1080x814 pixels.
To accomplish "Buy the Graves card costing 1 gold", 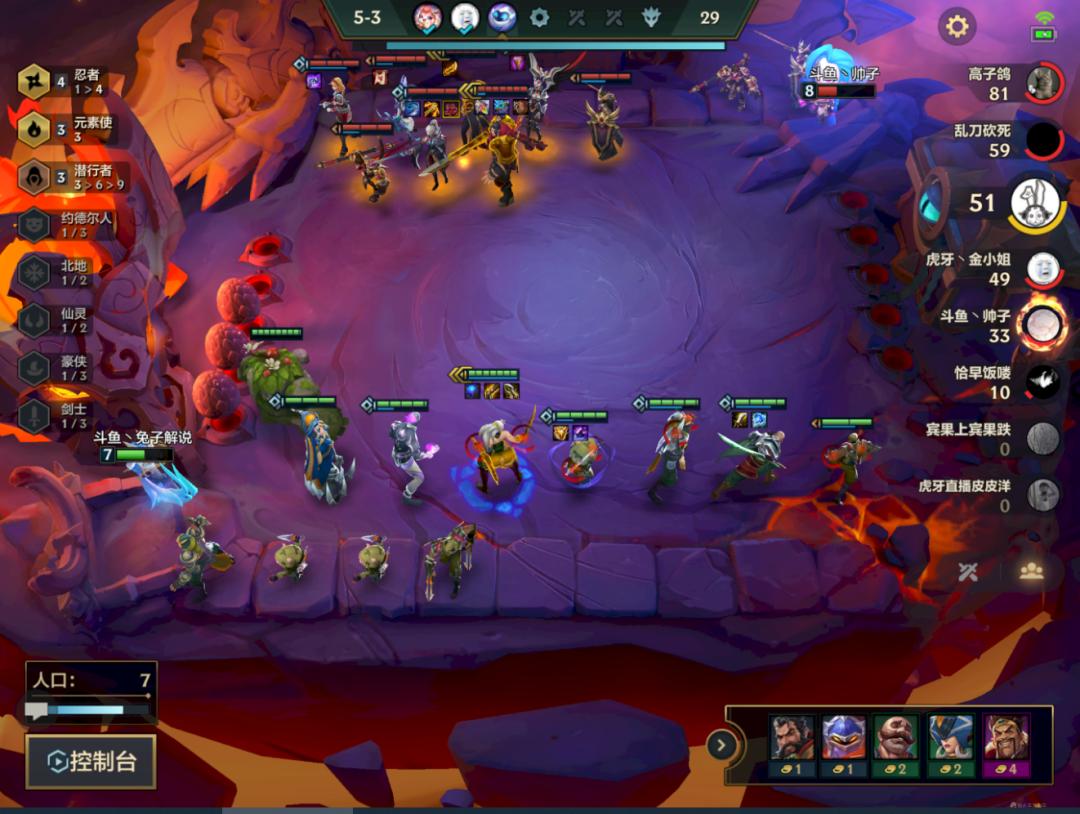I will (792, 745).
